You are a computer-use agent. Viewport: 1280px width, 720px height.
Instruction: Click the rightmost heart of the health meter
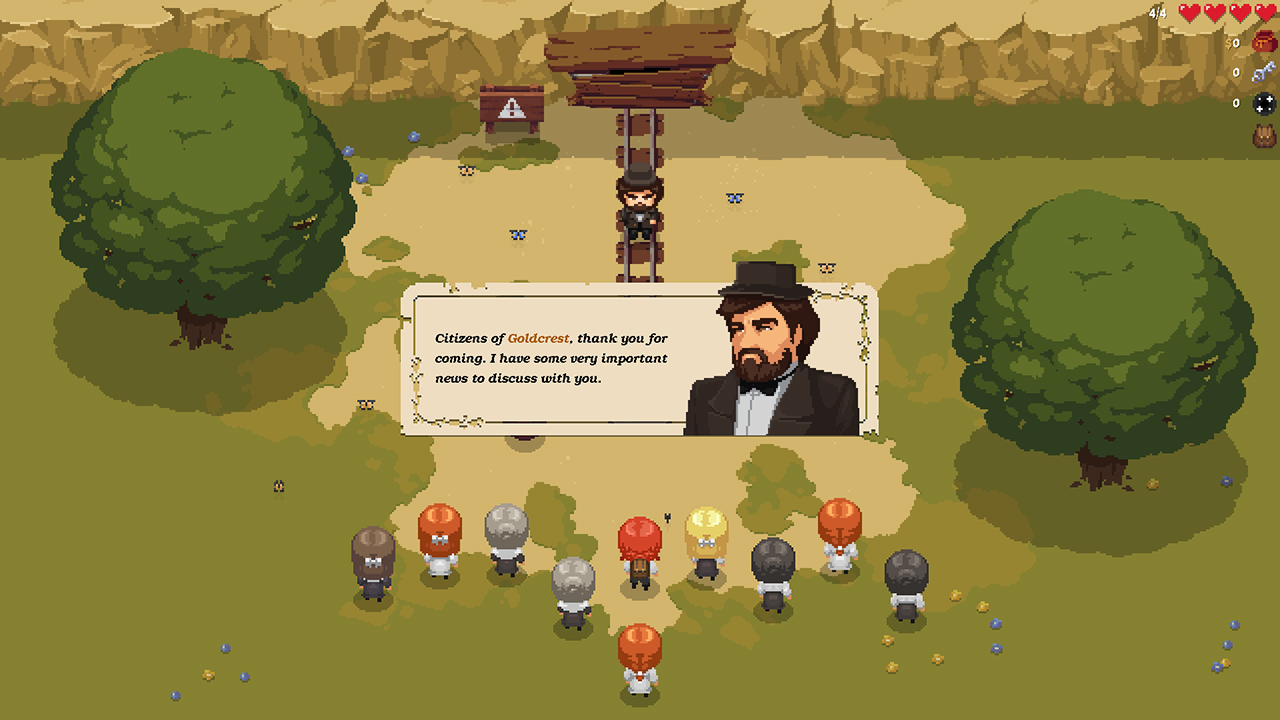pos(1263,14)
